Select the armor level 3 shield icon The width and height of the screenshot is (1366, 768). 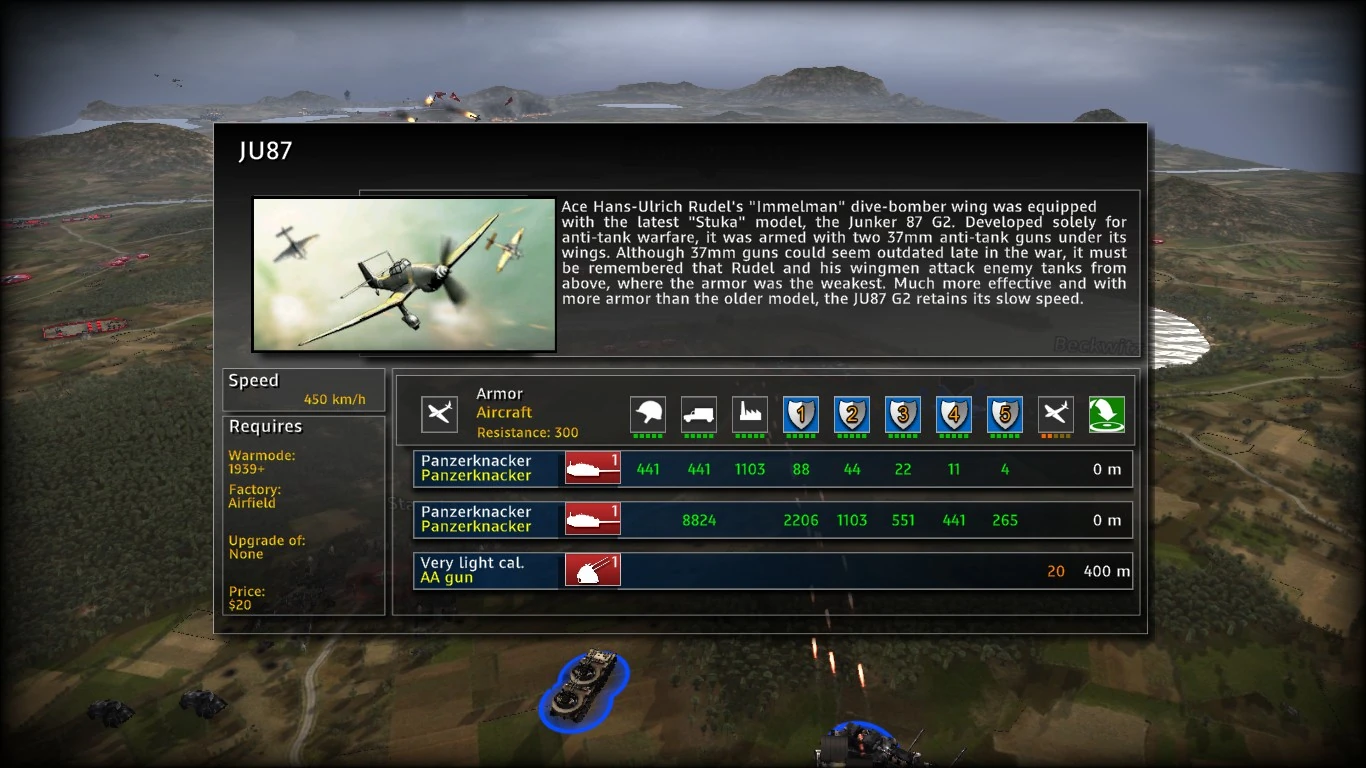[x=903, y=414]
